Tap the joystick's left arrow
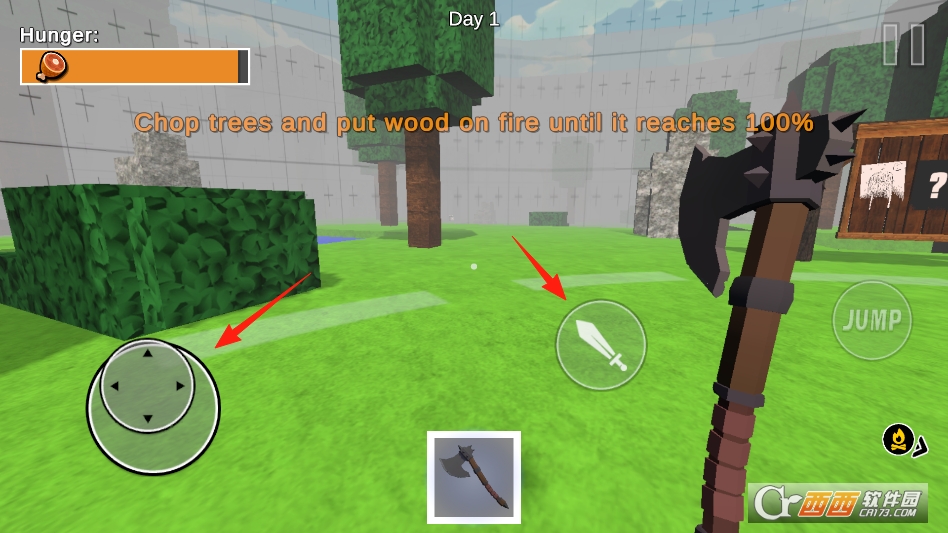The width and height of the screenshot is (948, 533). pyautogui.click(x=114, y=386)
